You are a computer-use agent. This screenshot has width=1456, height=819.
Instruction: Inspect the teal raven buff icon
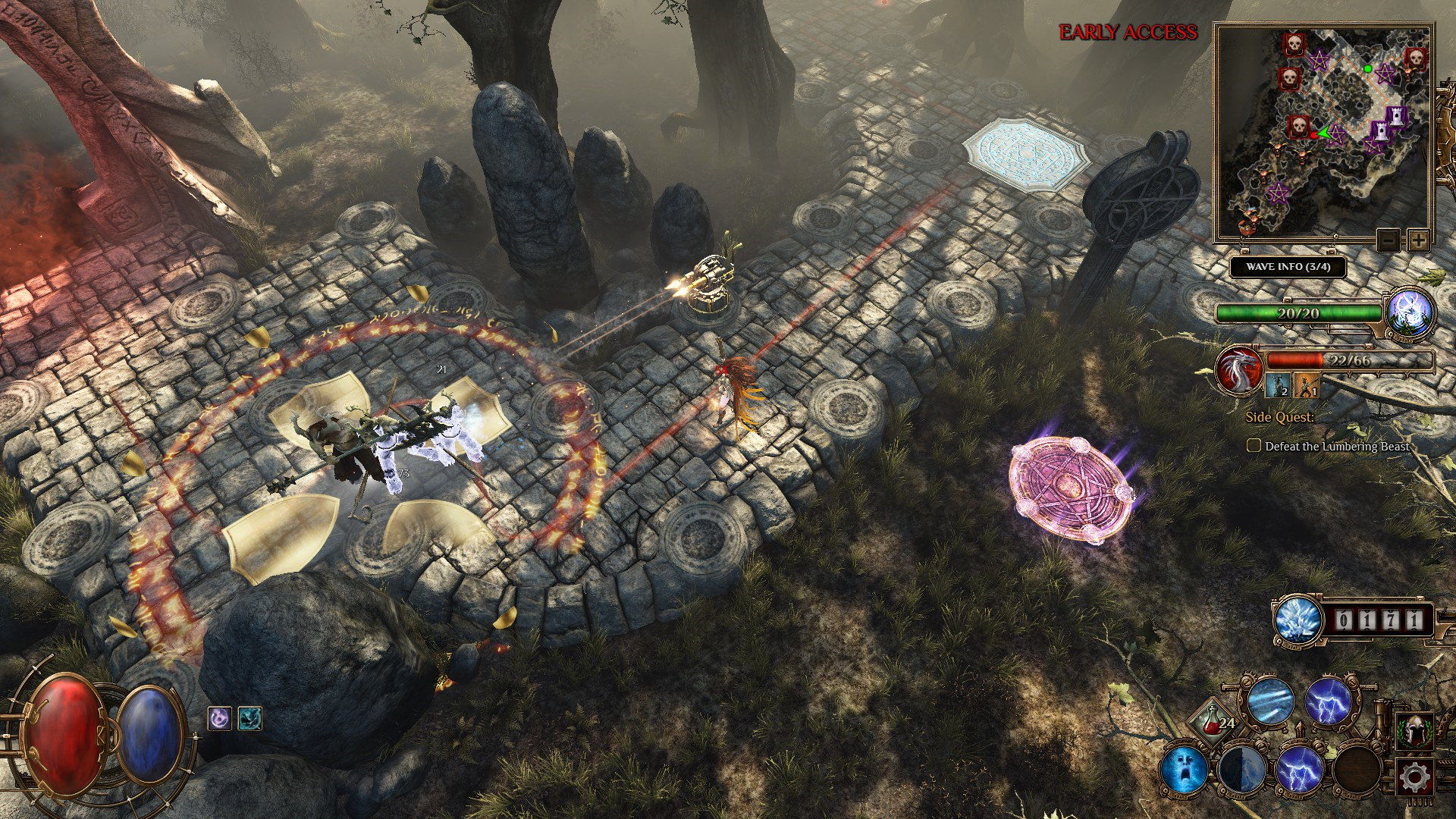coord(250,718)
